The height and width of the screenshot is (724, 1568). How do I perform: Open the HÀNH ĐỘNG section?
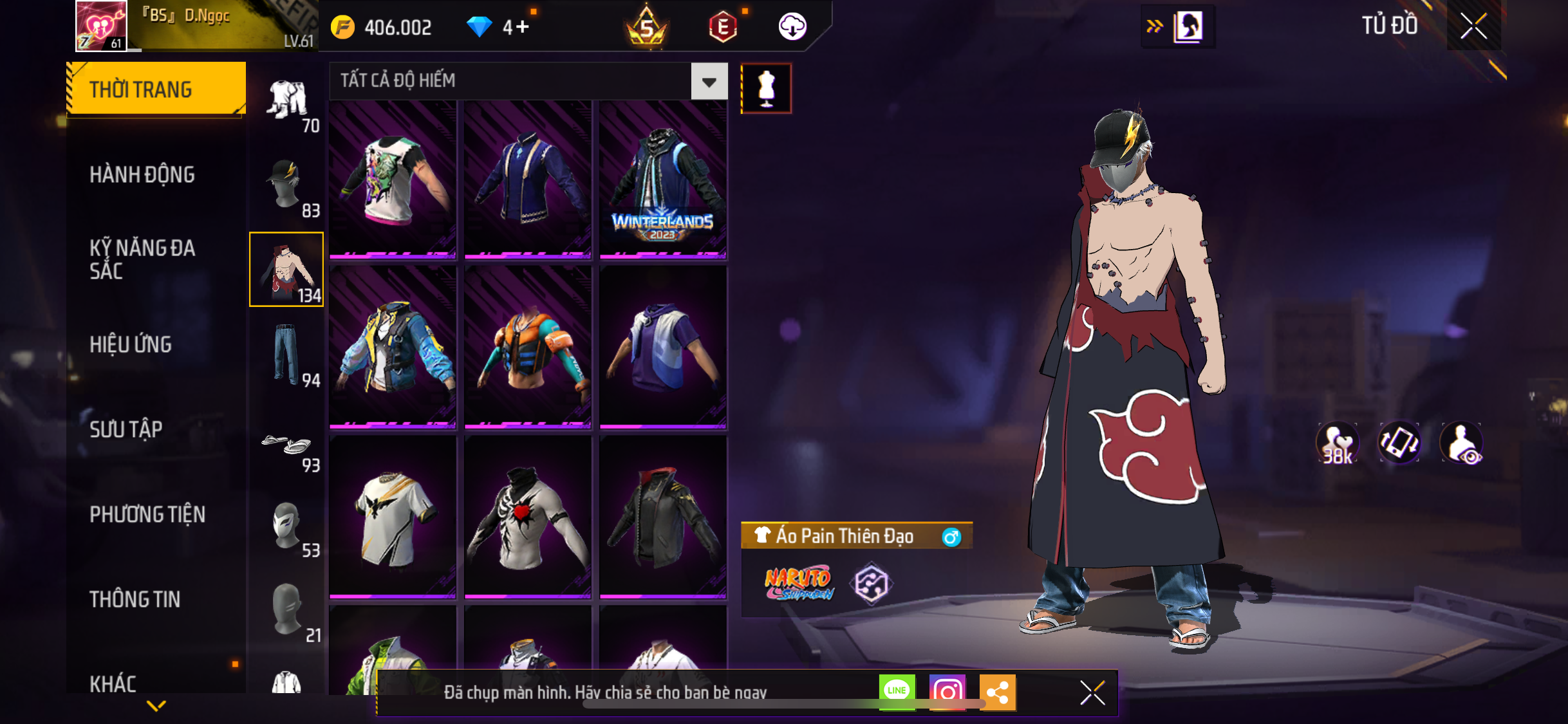[142, 174]
